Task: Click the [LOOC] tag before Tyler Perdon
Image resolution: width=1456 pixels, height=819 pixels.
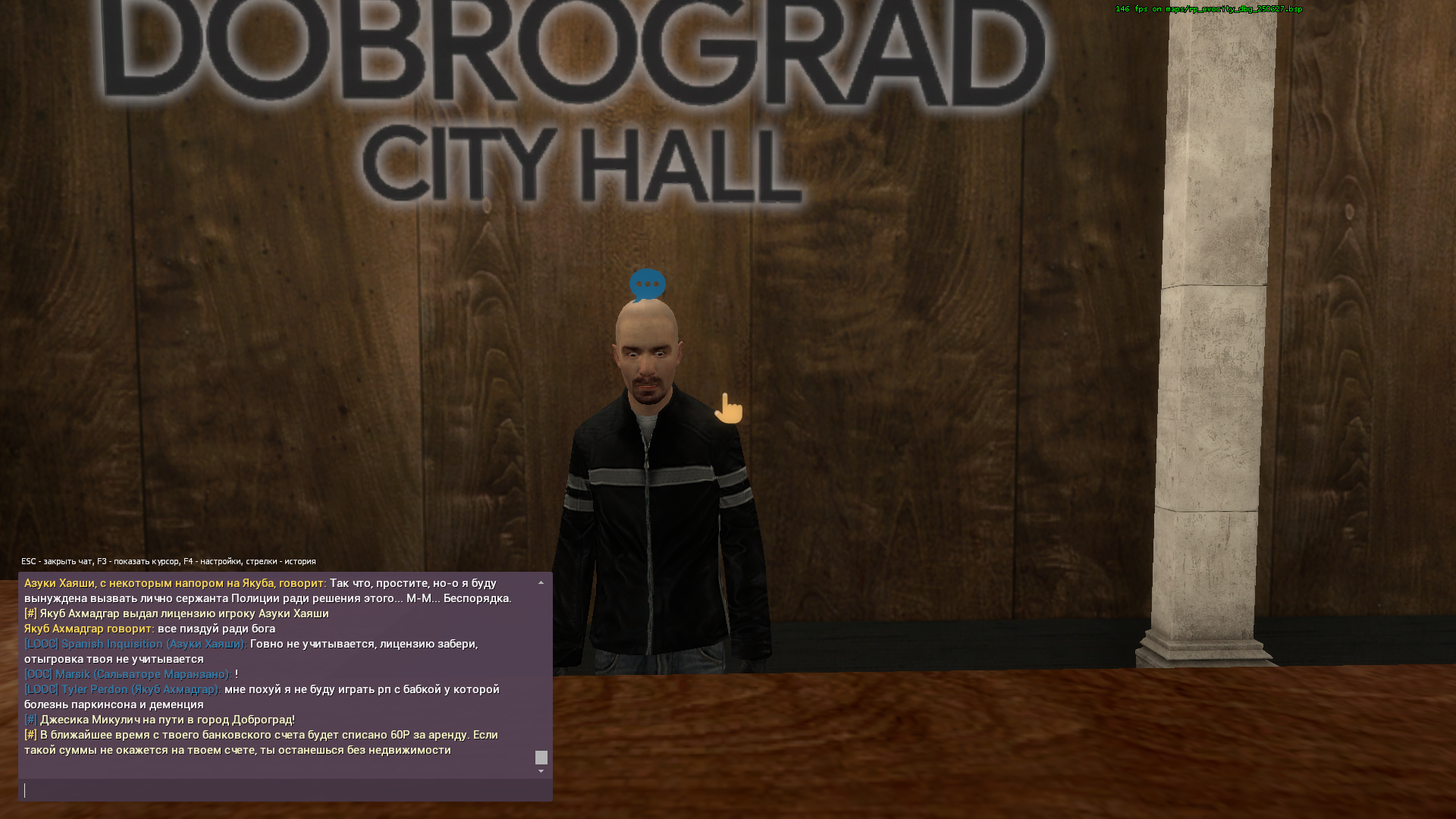Action: coord(40,689)
